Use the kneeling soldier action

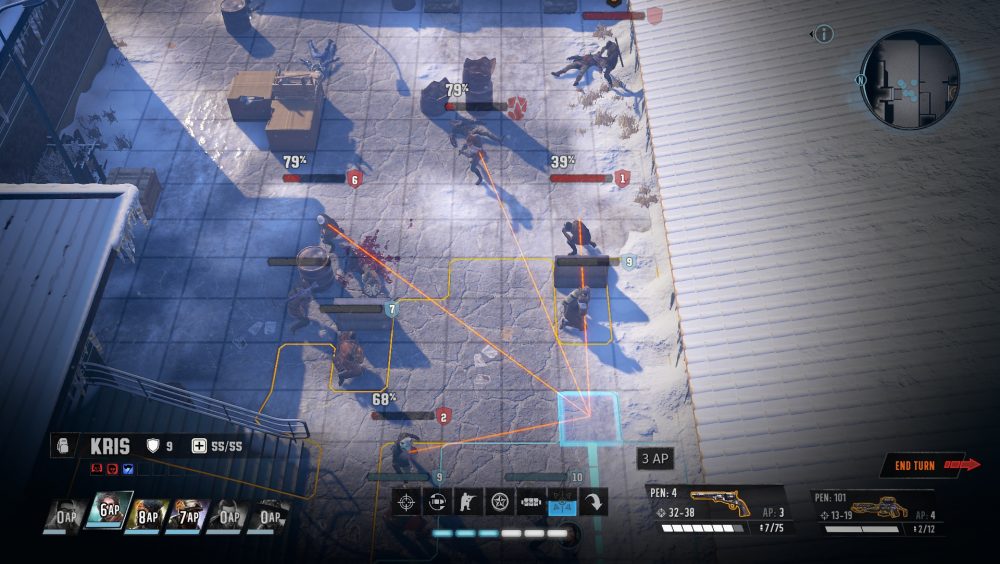tap(468, 502)
